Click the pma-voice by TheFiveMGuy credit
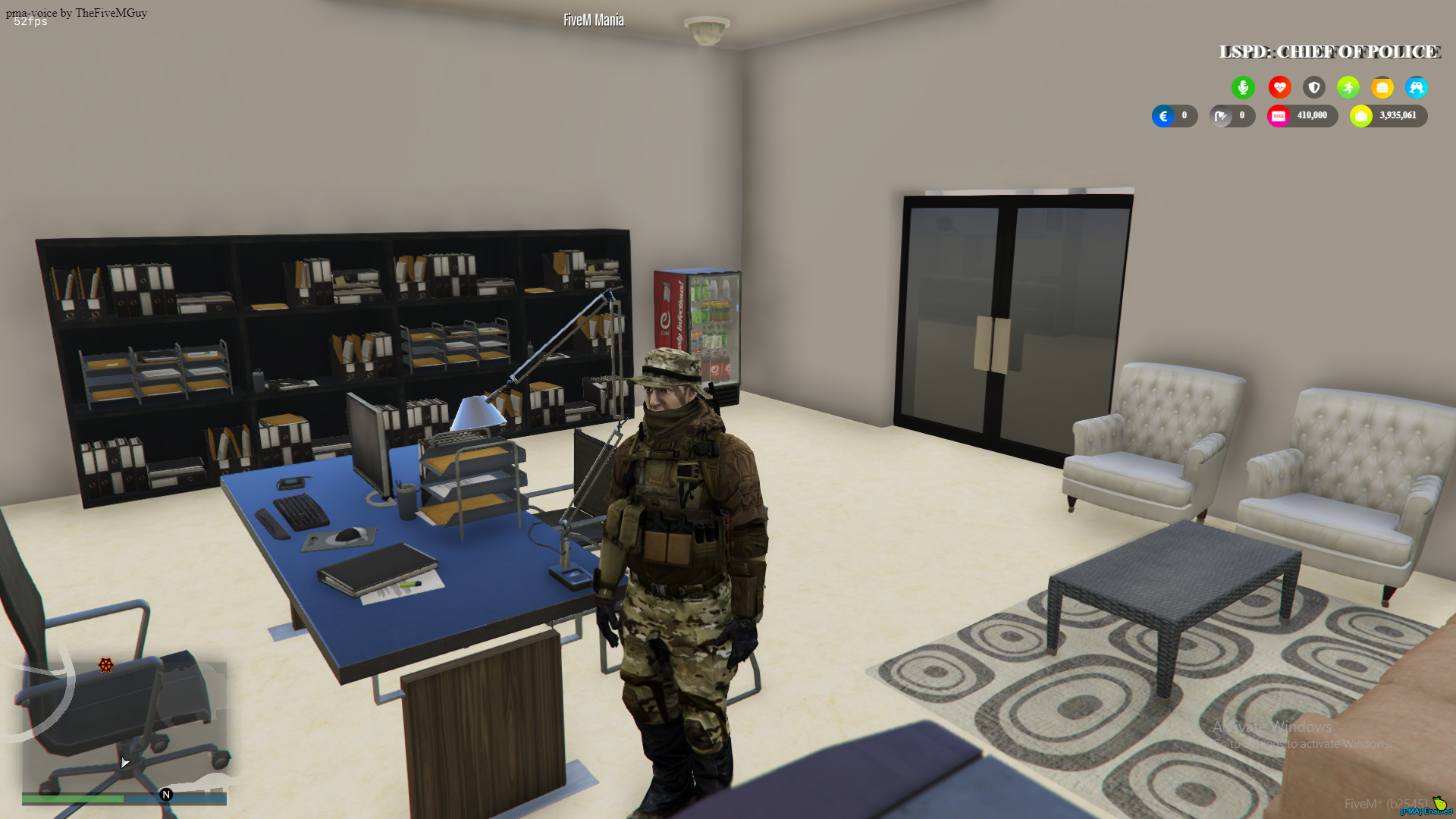The height and width of the screenshot is (819, 1456). tap(74, 12)
